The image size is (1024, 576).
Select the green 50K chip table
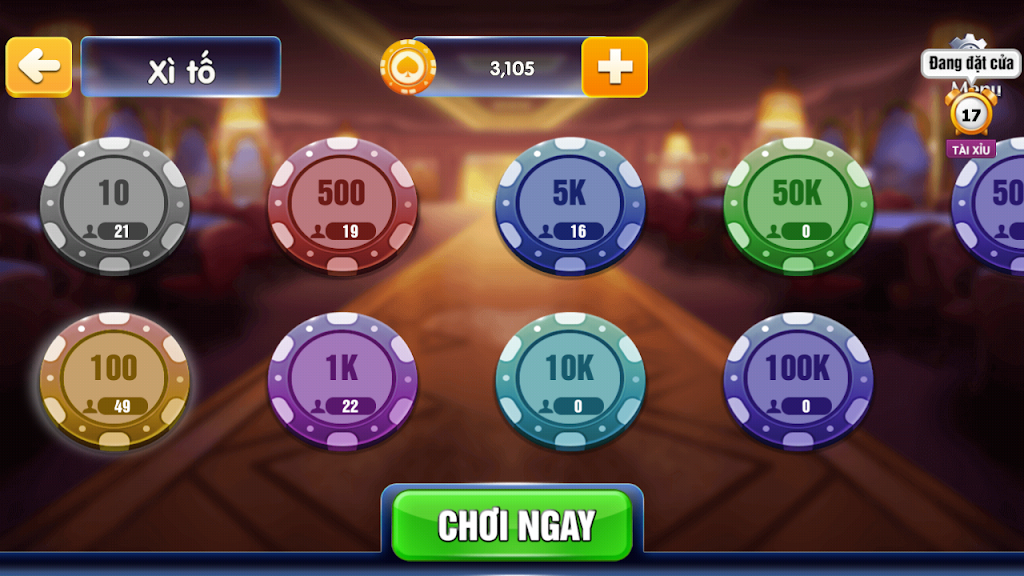[798, 206]
